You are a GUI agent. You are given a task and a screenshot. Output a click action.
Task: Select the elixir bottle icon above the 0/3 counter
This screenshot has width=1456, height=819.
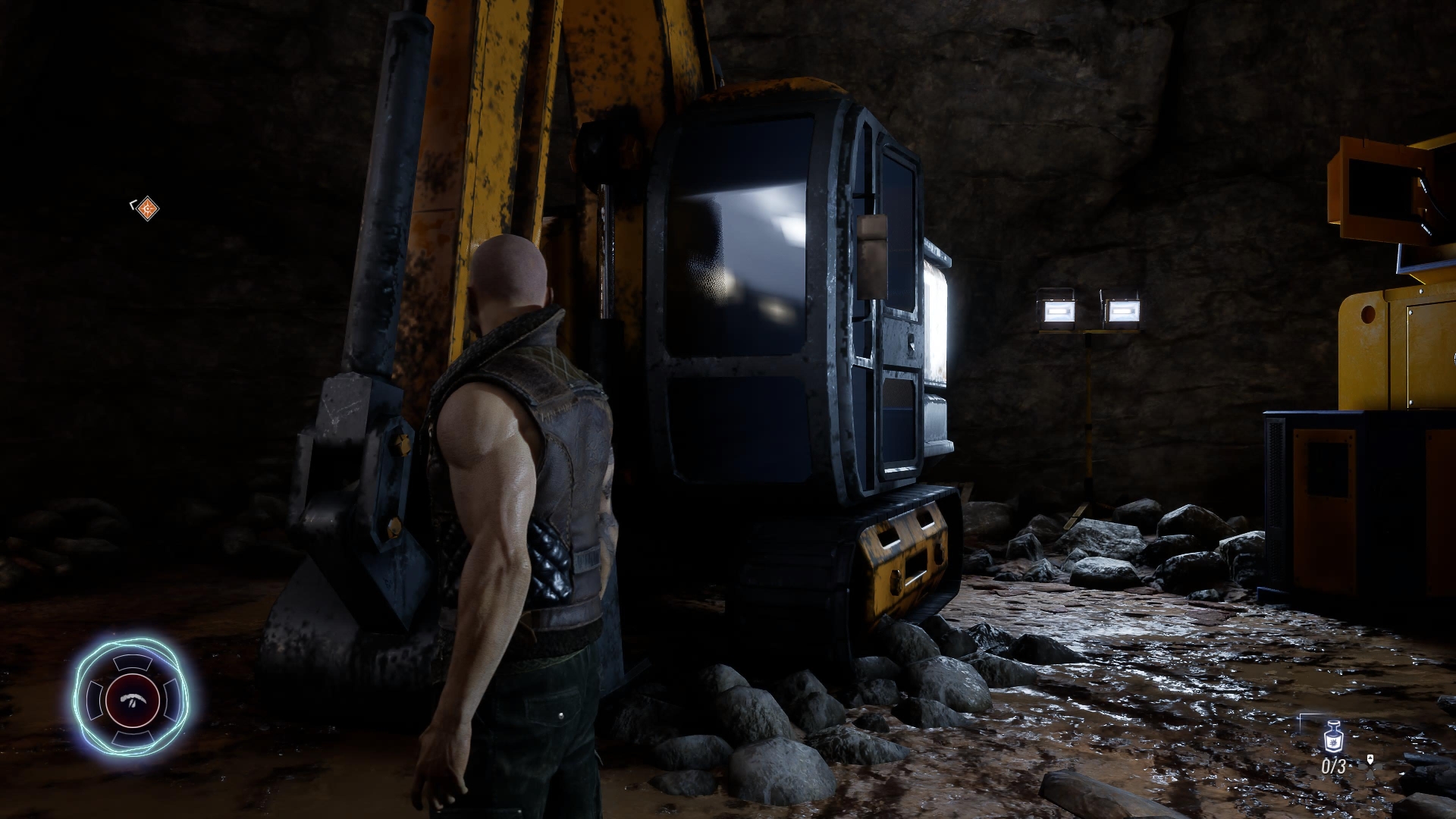[1333, 736]
